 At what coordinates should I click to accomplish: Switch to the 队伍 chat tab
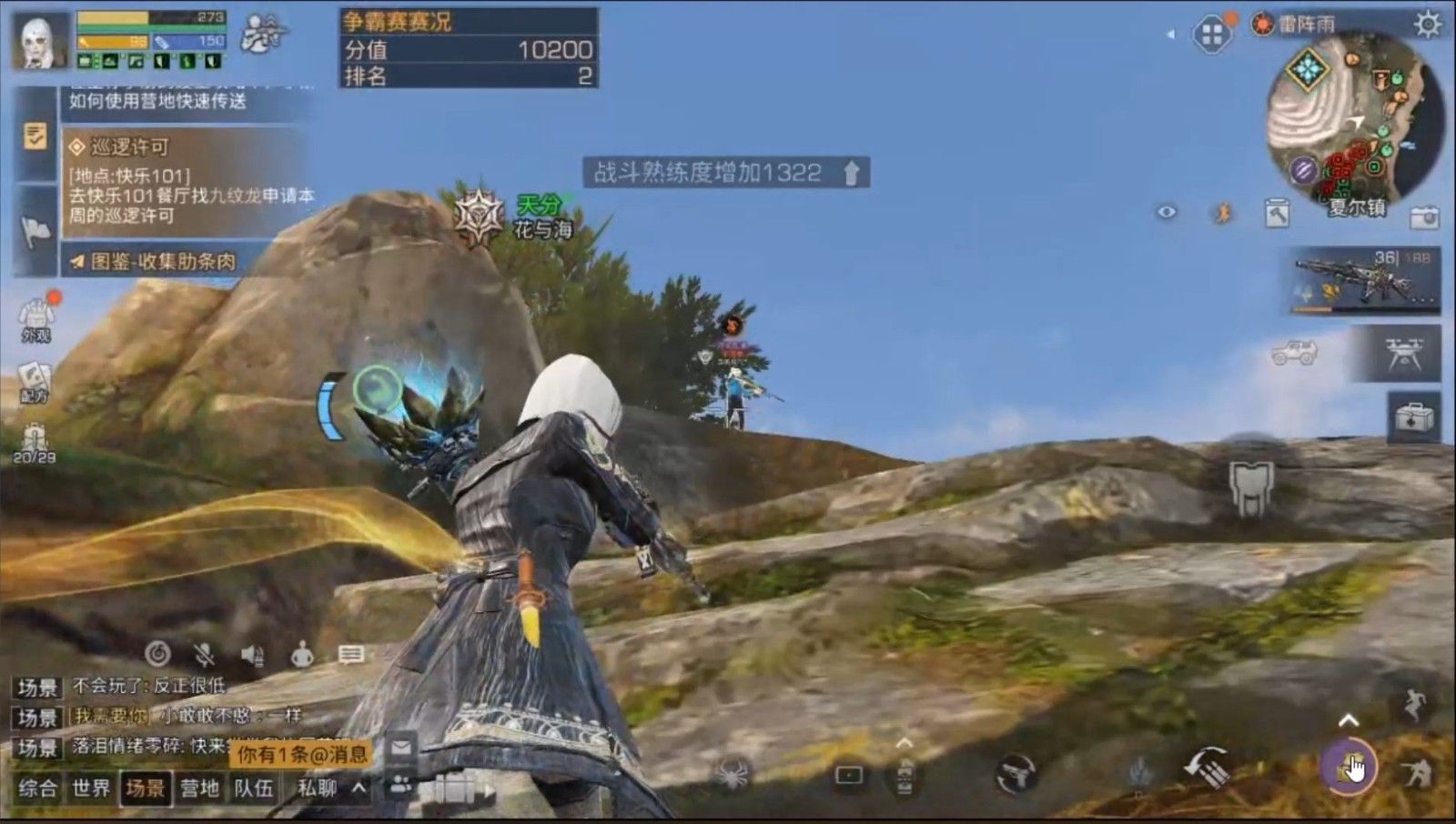click(253, 788)
